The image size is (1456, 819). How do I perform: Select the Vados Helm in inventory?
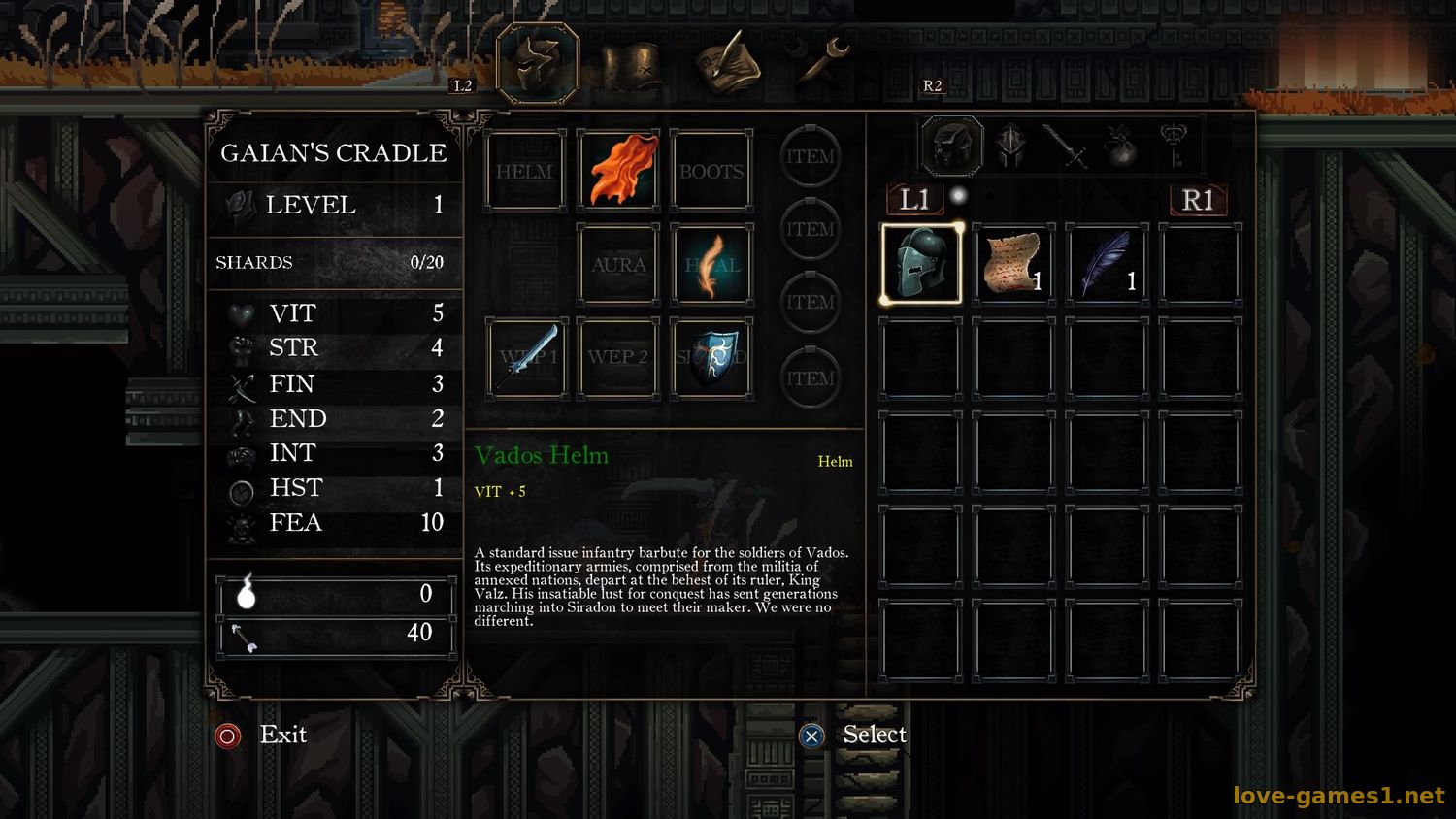(x=921, y=264)
